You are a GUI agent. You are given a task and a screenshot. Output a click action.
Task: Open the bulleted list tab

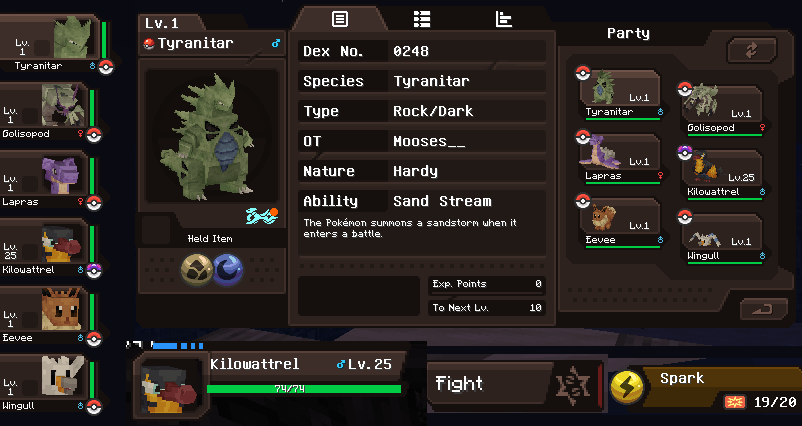pyautogui.click(x=421, y=19)
